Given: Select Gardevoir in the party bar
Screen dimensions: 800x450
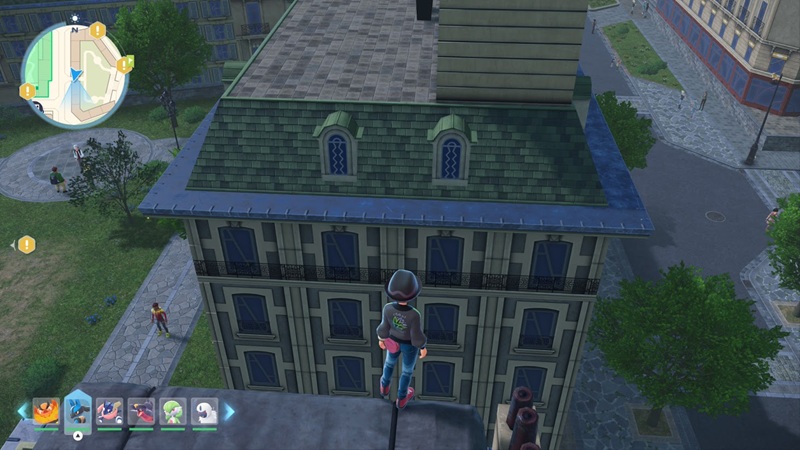Looking at the screenshot, I should tap(172, 411).
